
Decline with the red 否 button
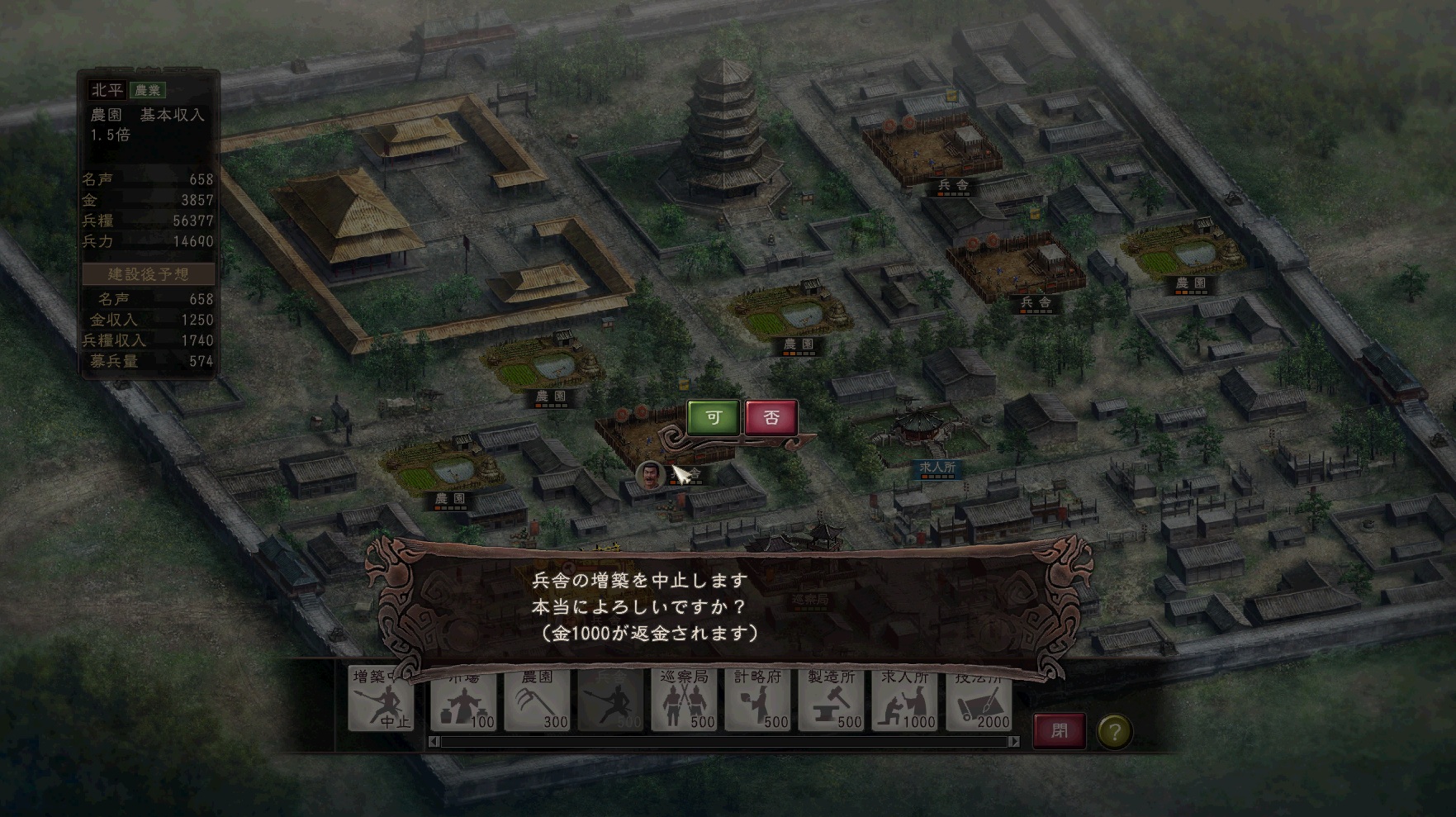pos(771,418)
